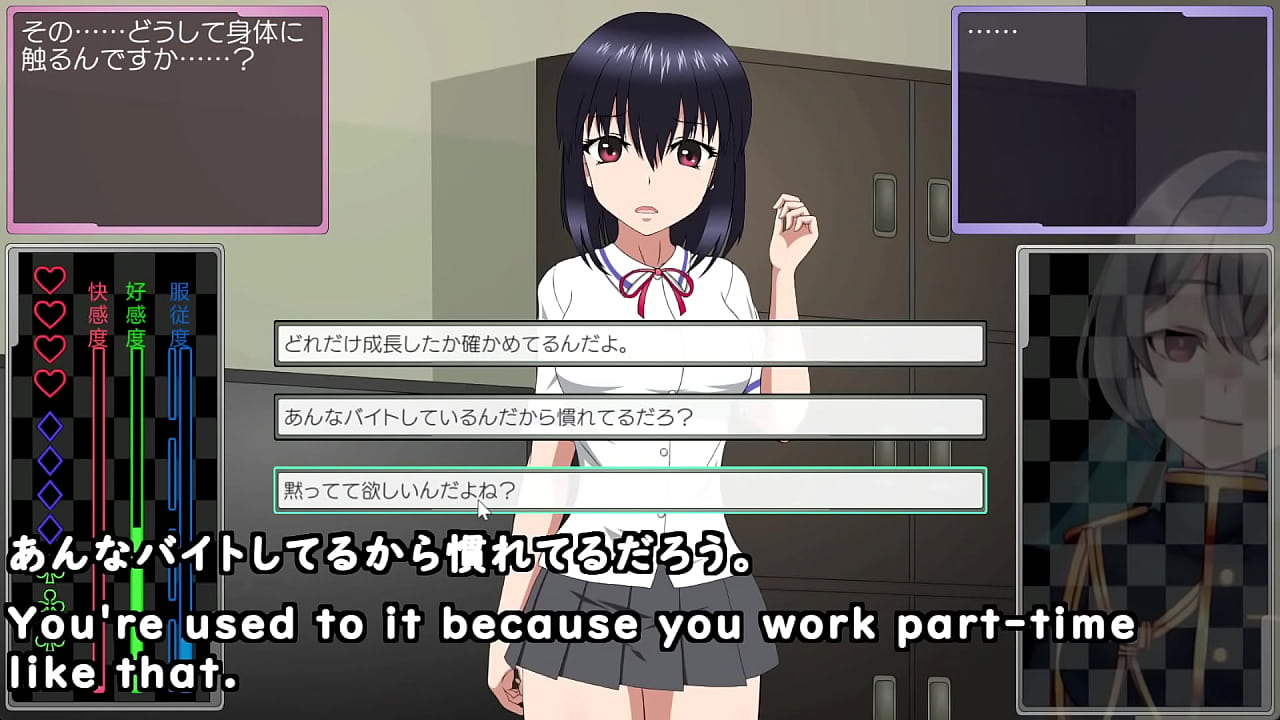Pick the reply "黙ってて欲しいんだよね？"
The width and height of the screenshot is (1280, 720).
[x=630, y=490]
